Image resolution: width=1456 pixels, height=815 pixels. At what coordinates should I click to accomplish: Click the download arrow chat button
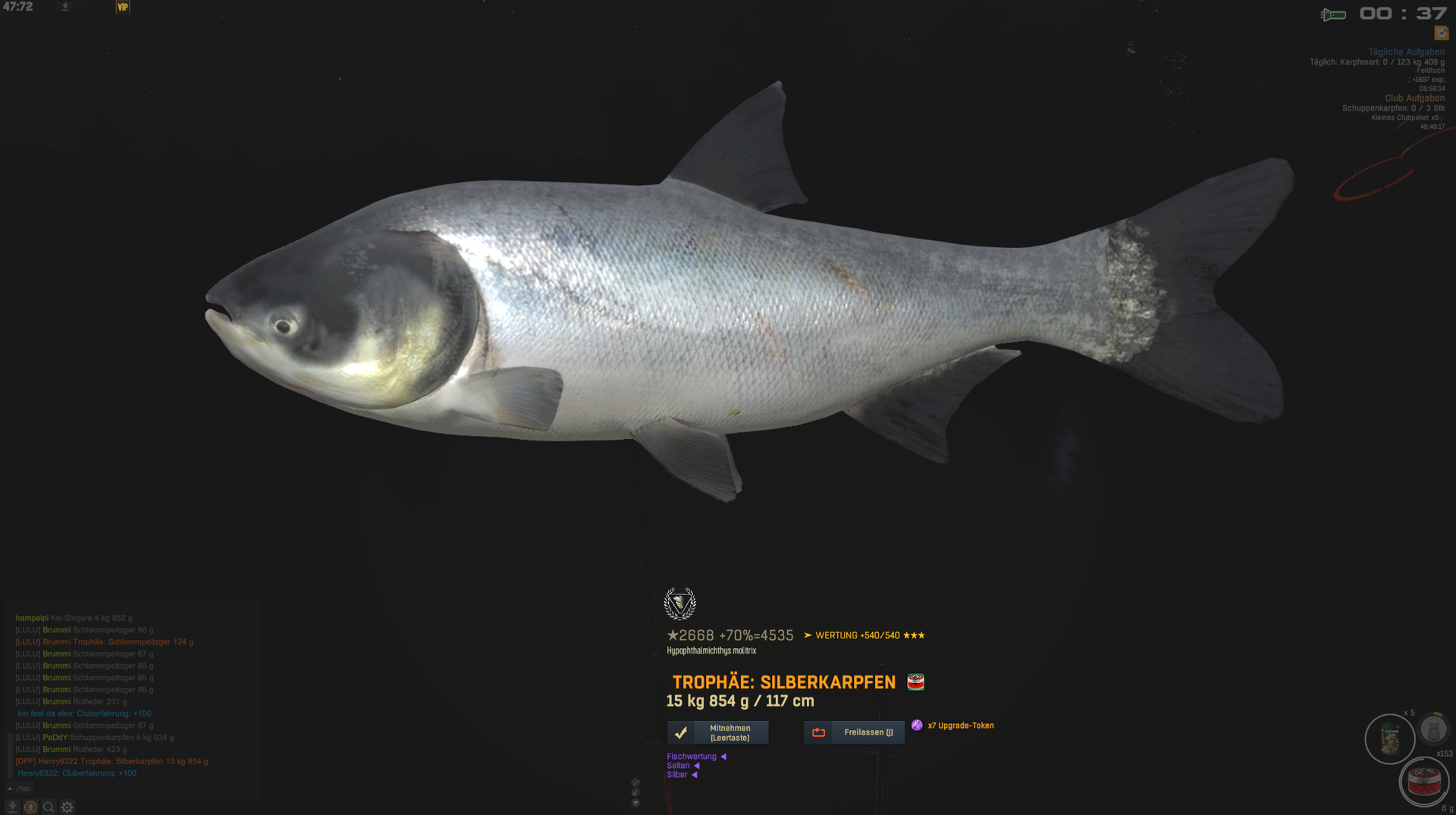[12, 807]
